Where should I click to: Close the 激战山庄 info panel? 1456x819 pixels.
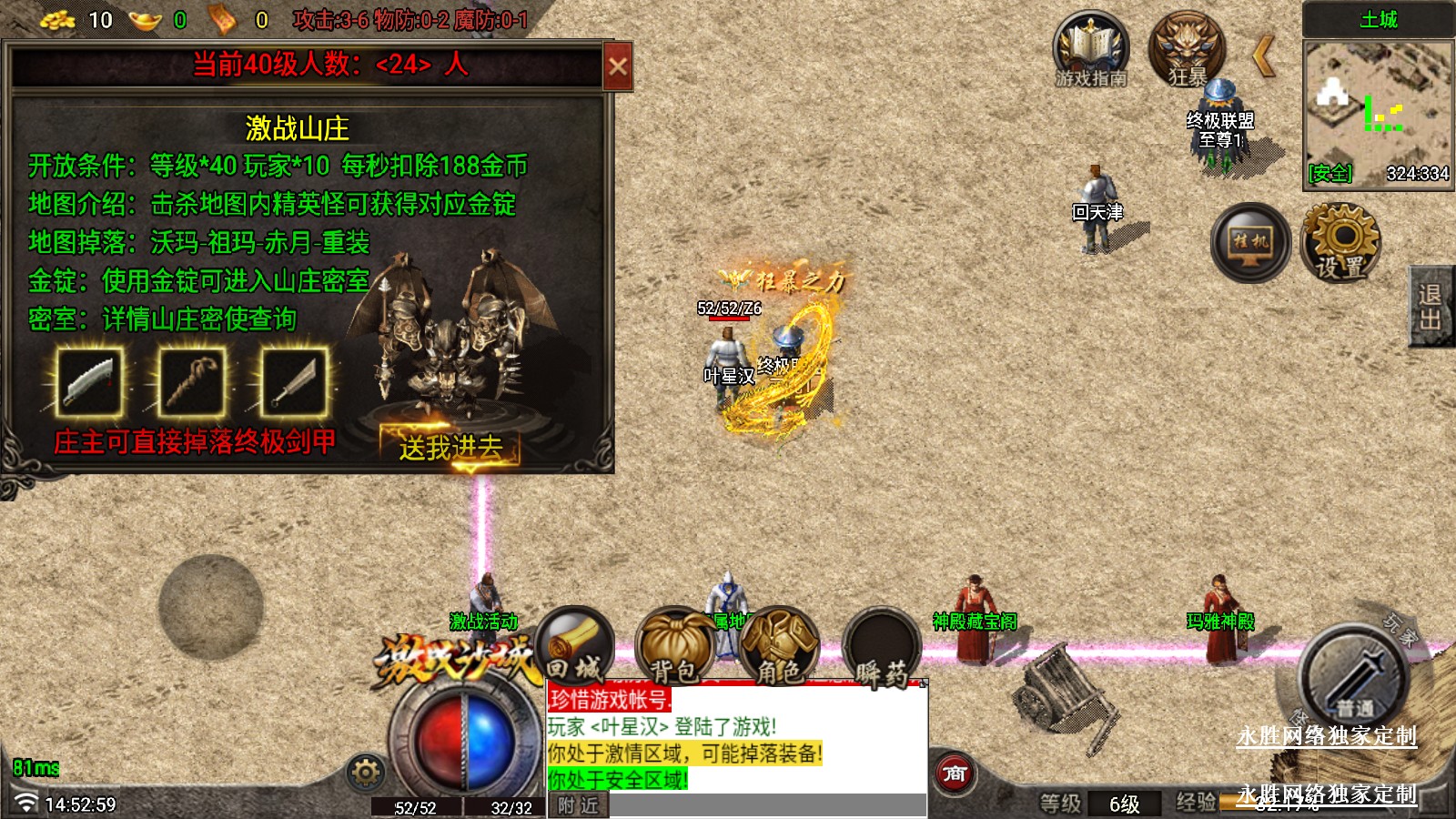click(618, 66)
